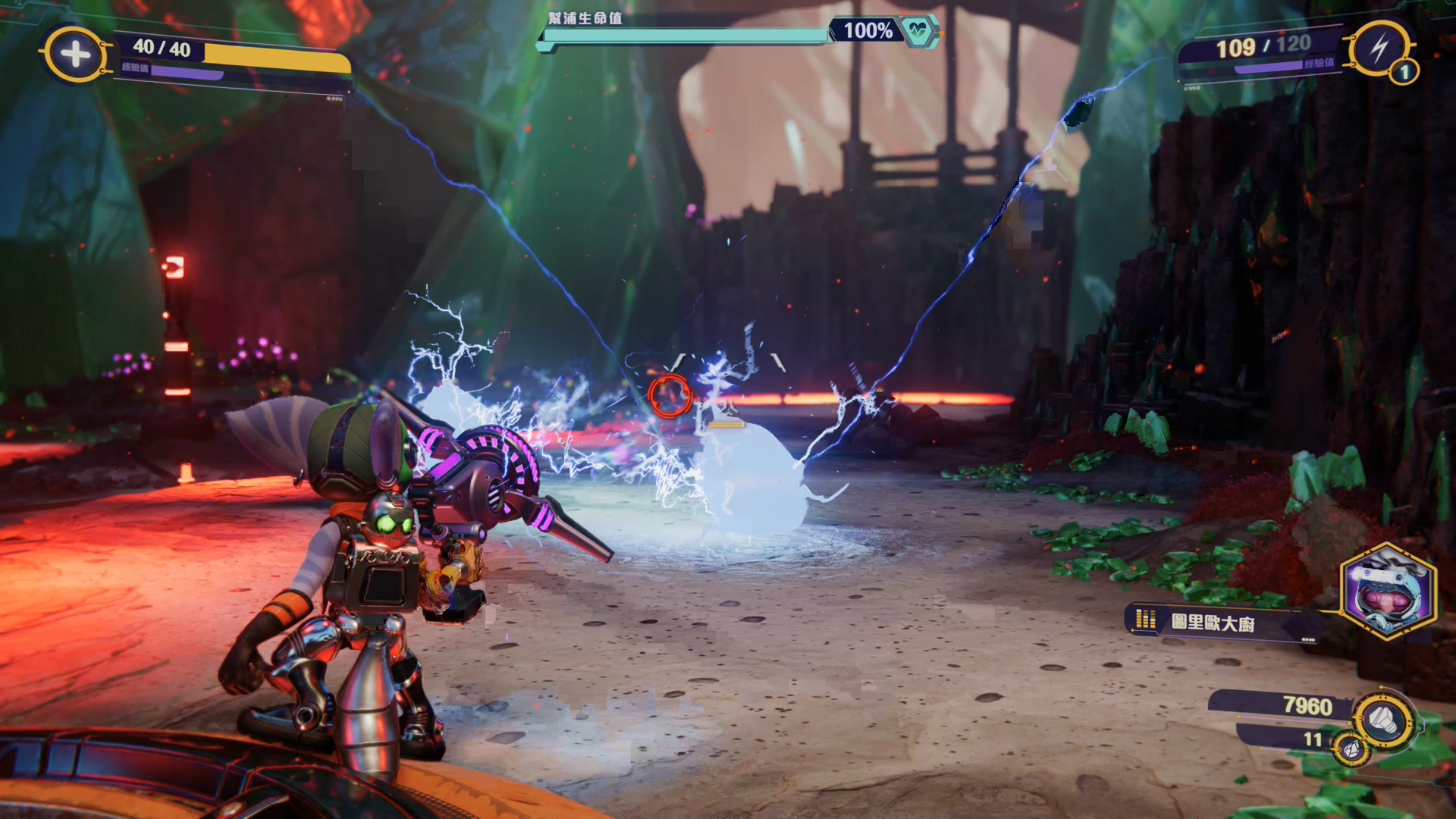Select the Raritanium crystal icon
Screen dimensions: 1456x819
(x=1351, y=749)
